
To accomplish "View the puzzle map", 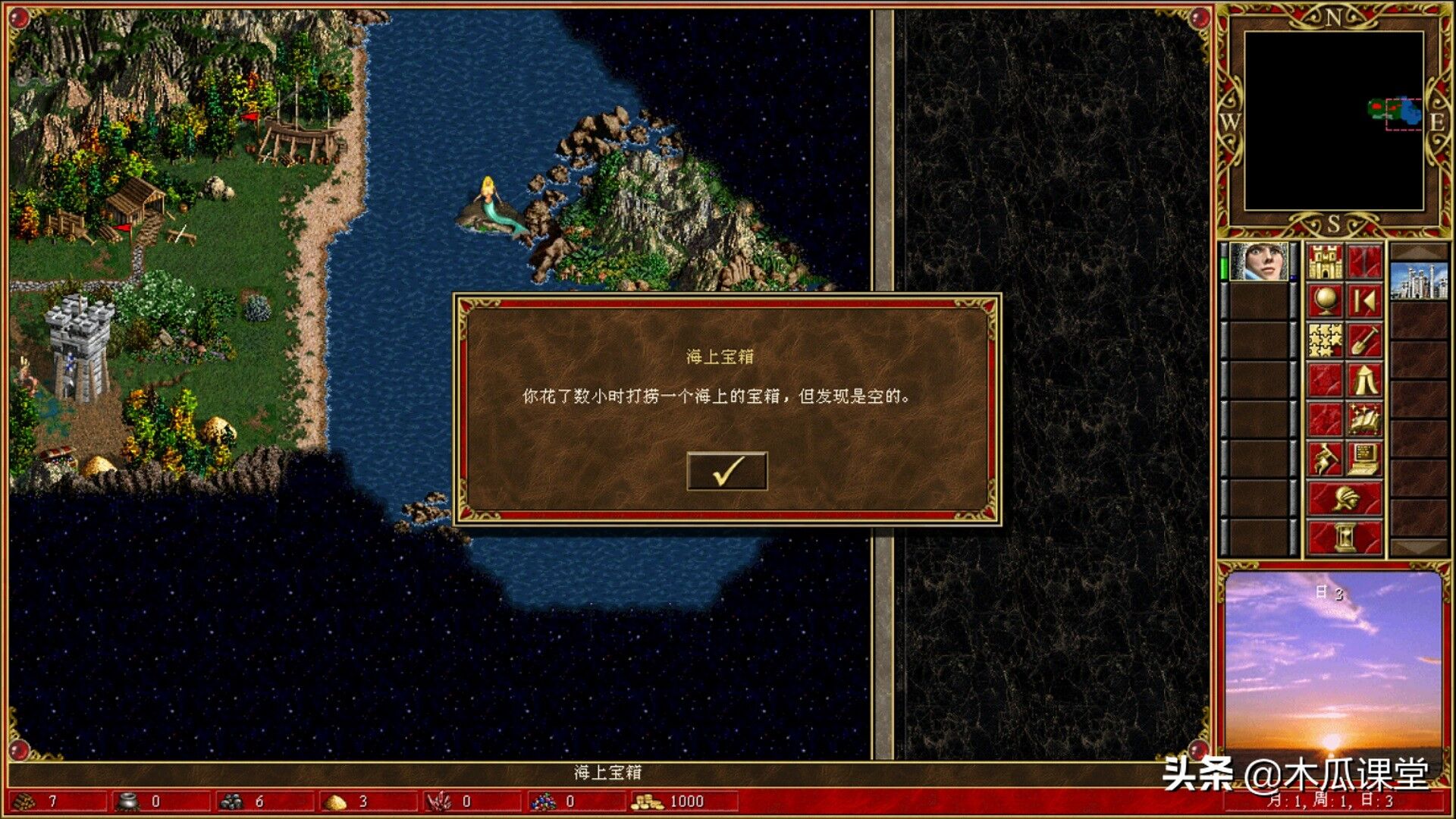I will pyautogui.click(x=1325, y=337).
